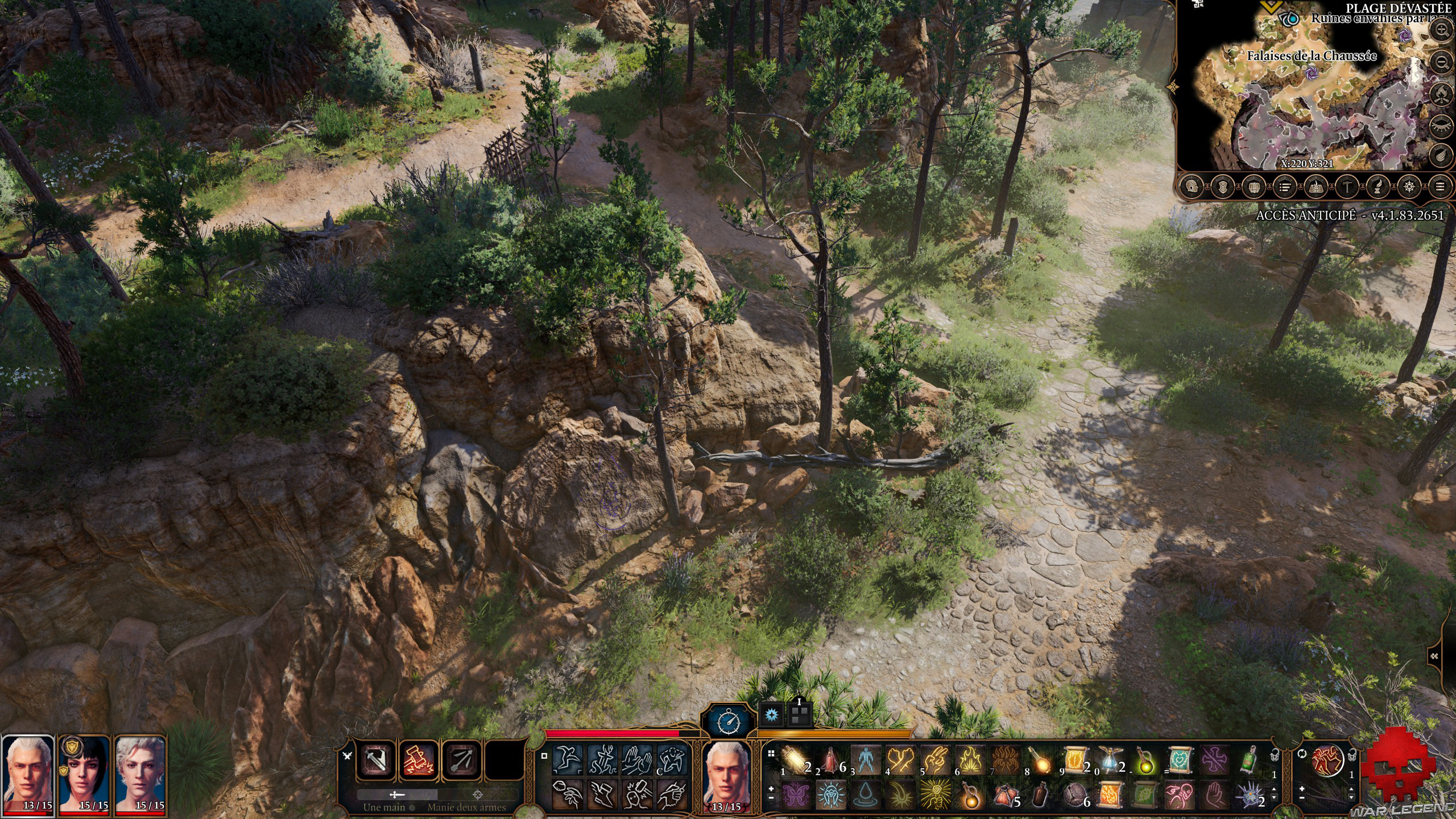Viewport: 1456px width, 819px height.
Task: Enable turn-based mode via the clock icon
Action: (729, 722)
